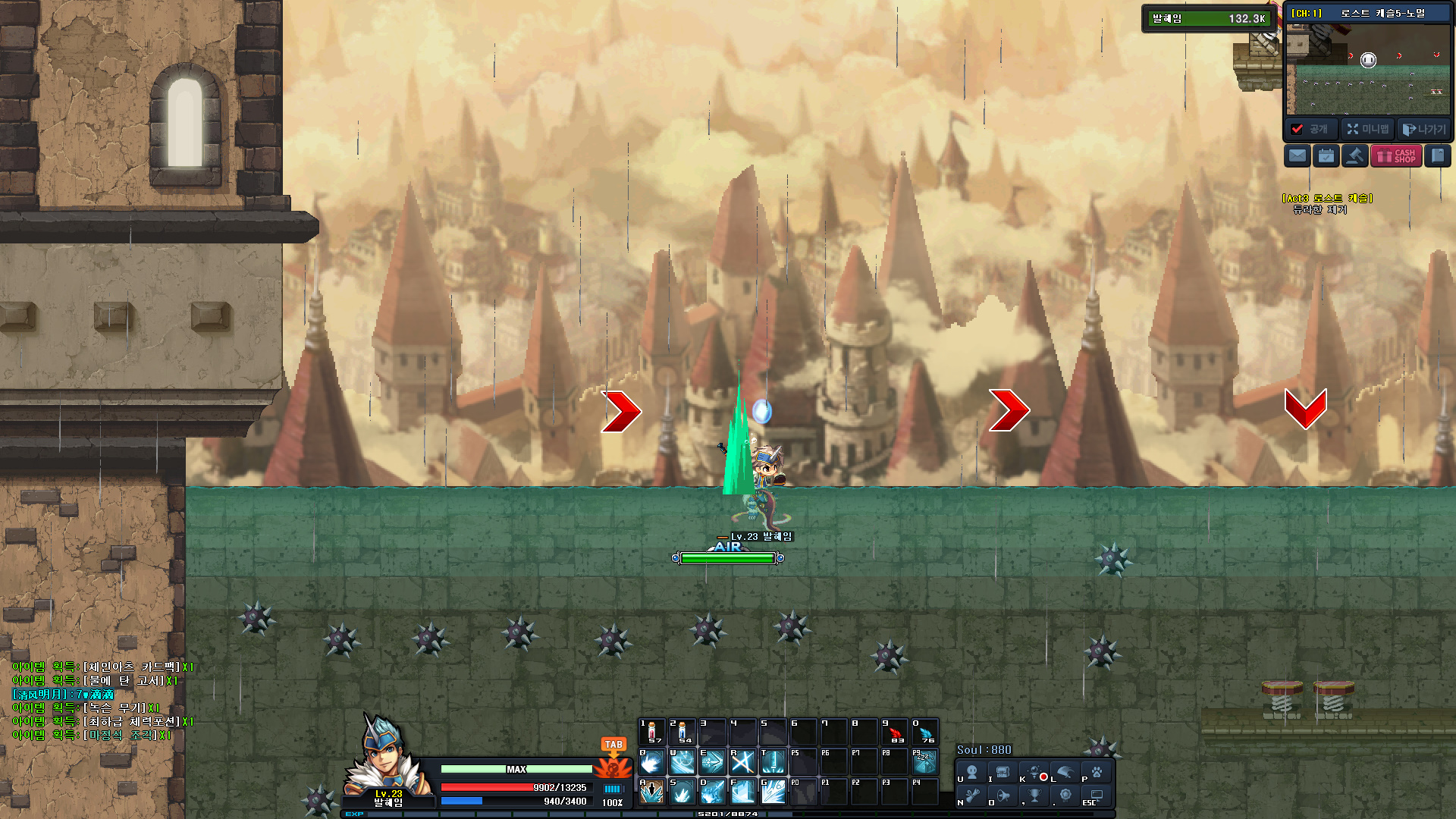This screenshot has height=819, width=1456.
Task: Open the Cash Shop
Action: (x=1396, y=156)
